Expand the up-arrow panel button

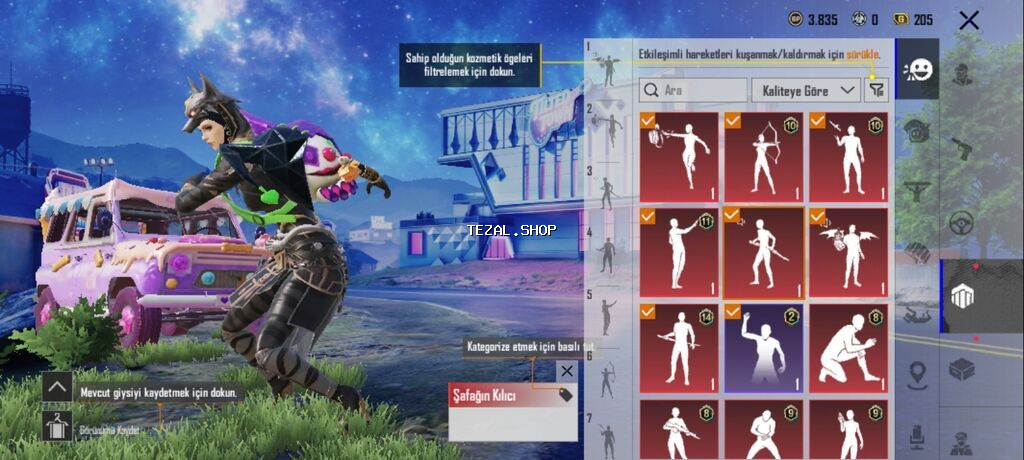click(x=57, y=387)
